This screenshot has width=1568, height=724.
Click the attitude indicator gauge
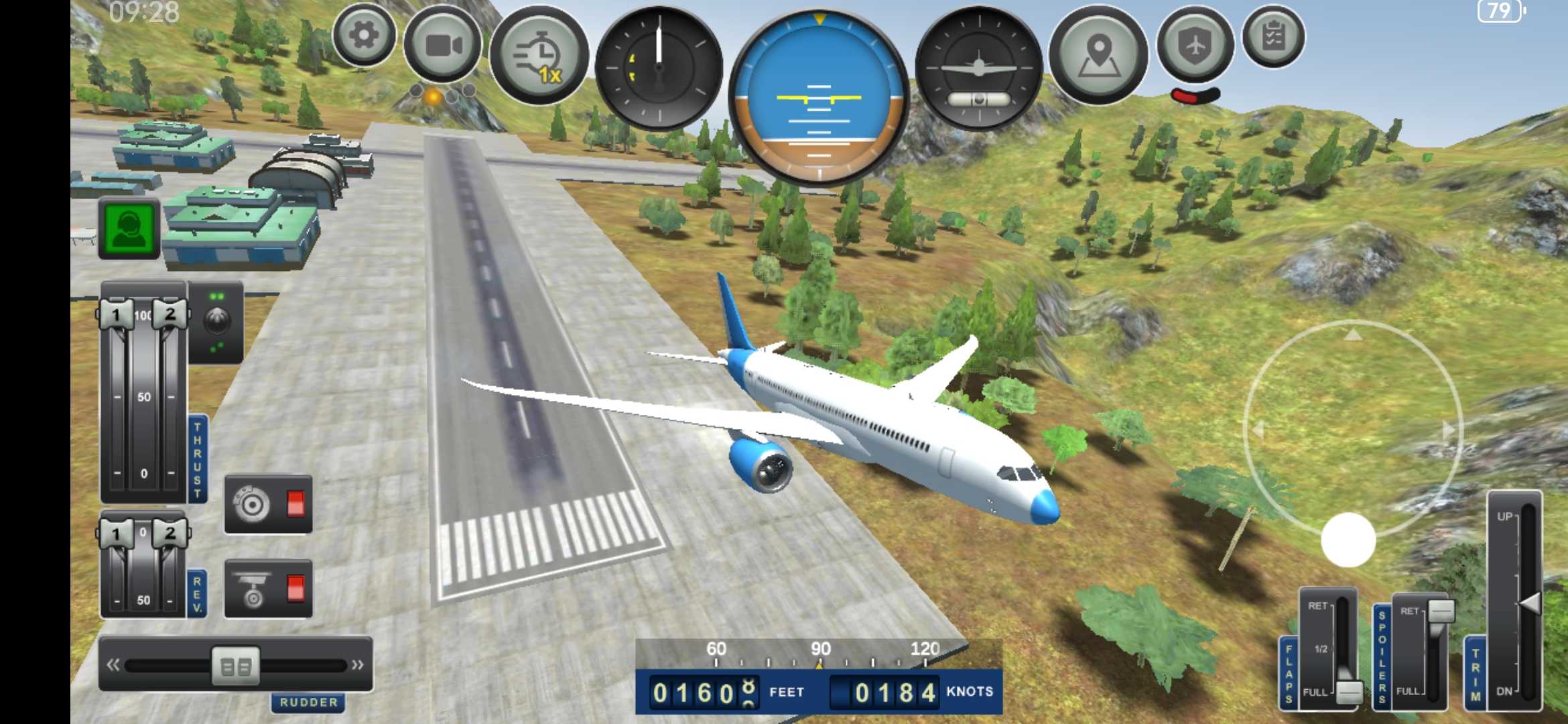click(x=819, y=99)
